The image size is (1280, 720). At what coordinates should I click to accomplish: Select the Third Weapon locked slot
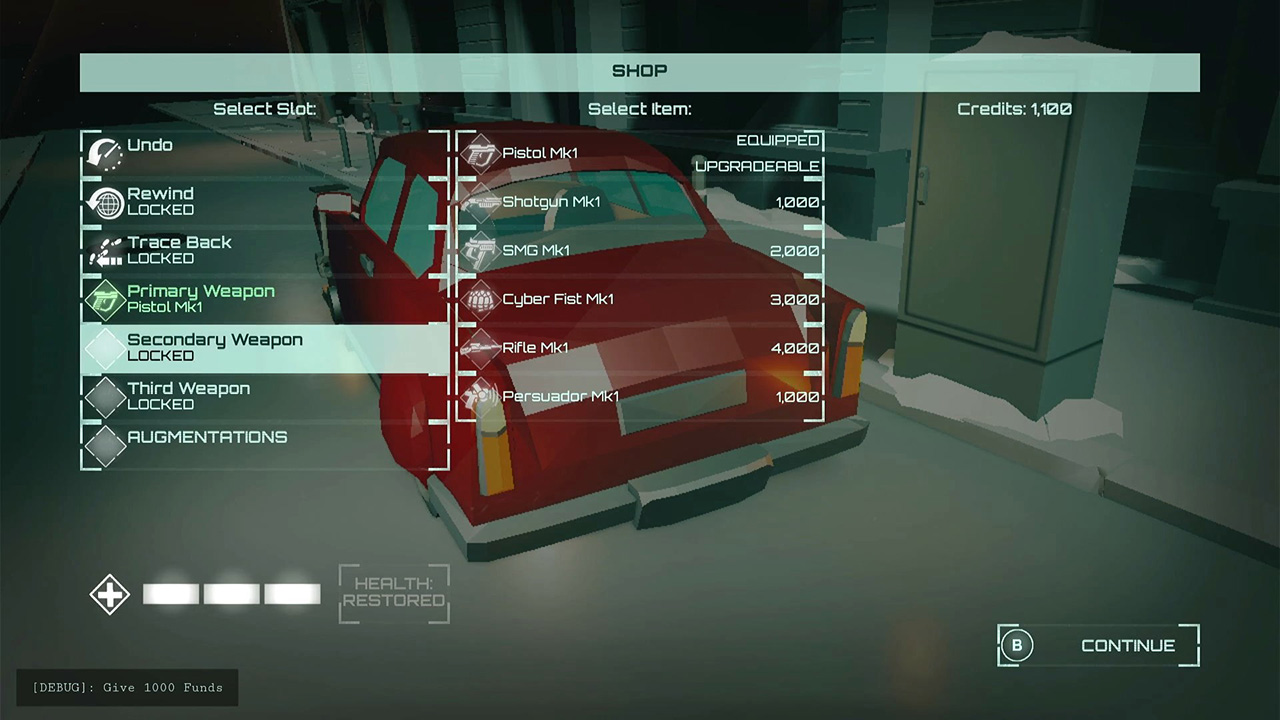click(x=189, y=395)
